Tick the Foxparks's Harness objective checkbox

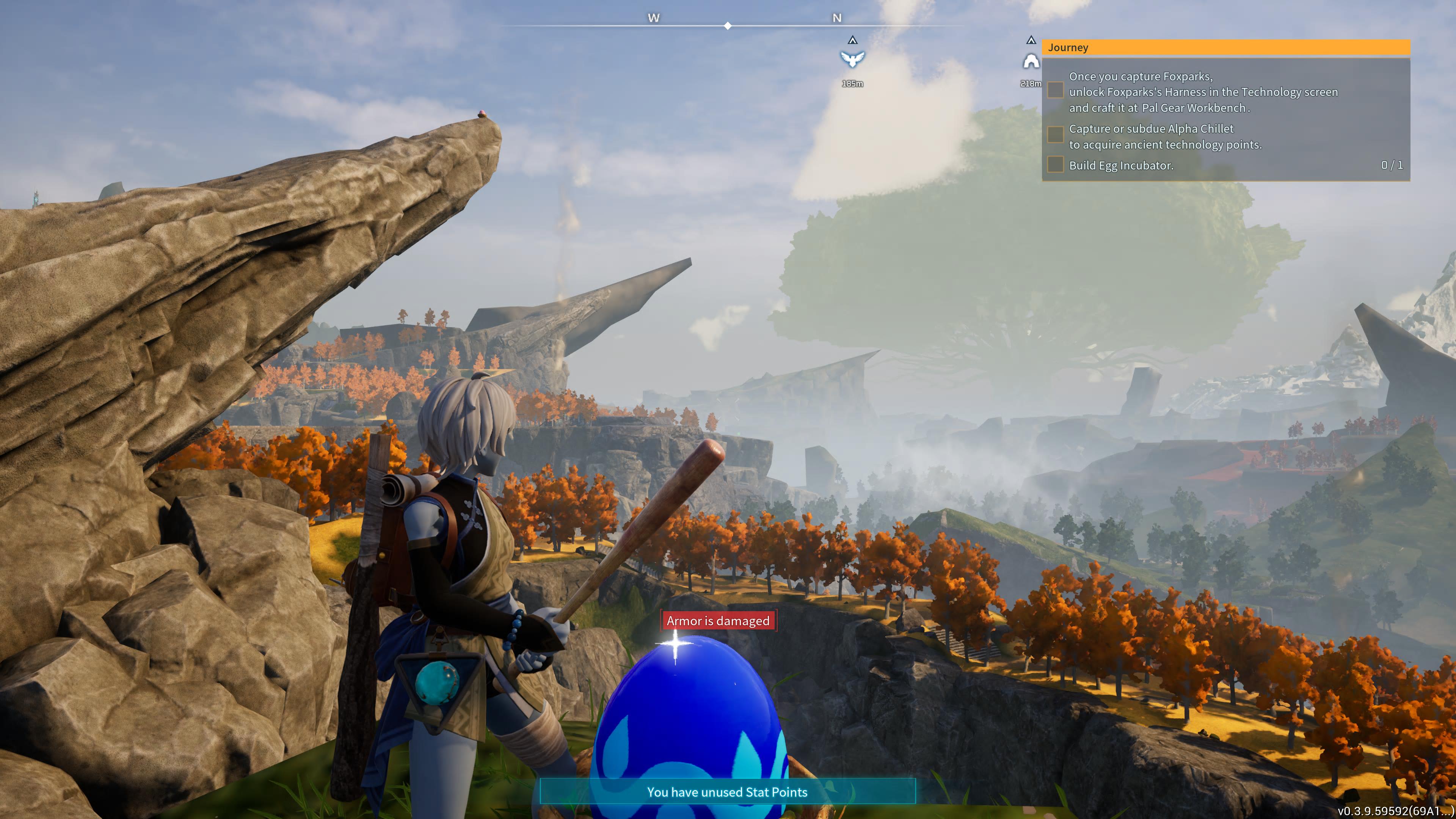[x=1055, y=91]
